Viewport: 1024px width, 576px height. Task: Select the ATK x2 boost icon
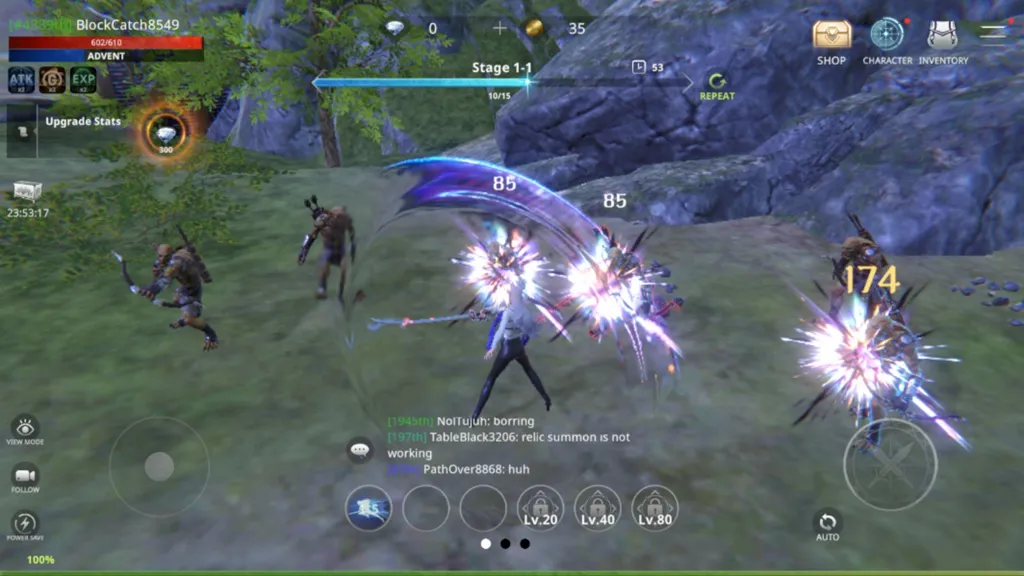click(x=22, y=79)
